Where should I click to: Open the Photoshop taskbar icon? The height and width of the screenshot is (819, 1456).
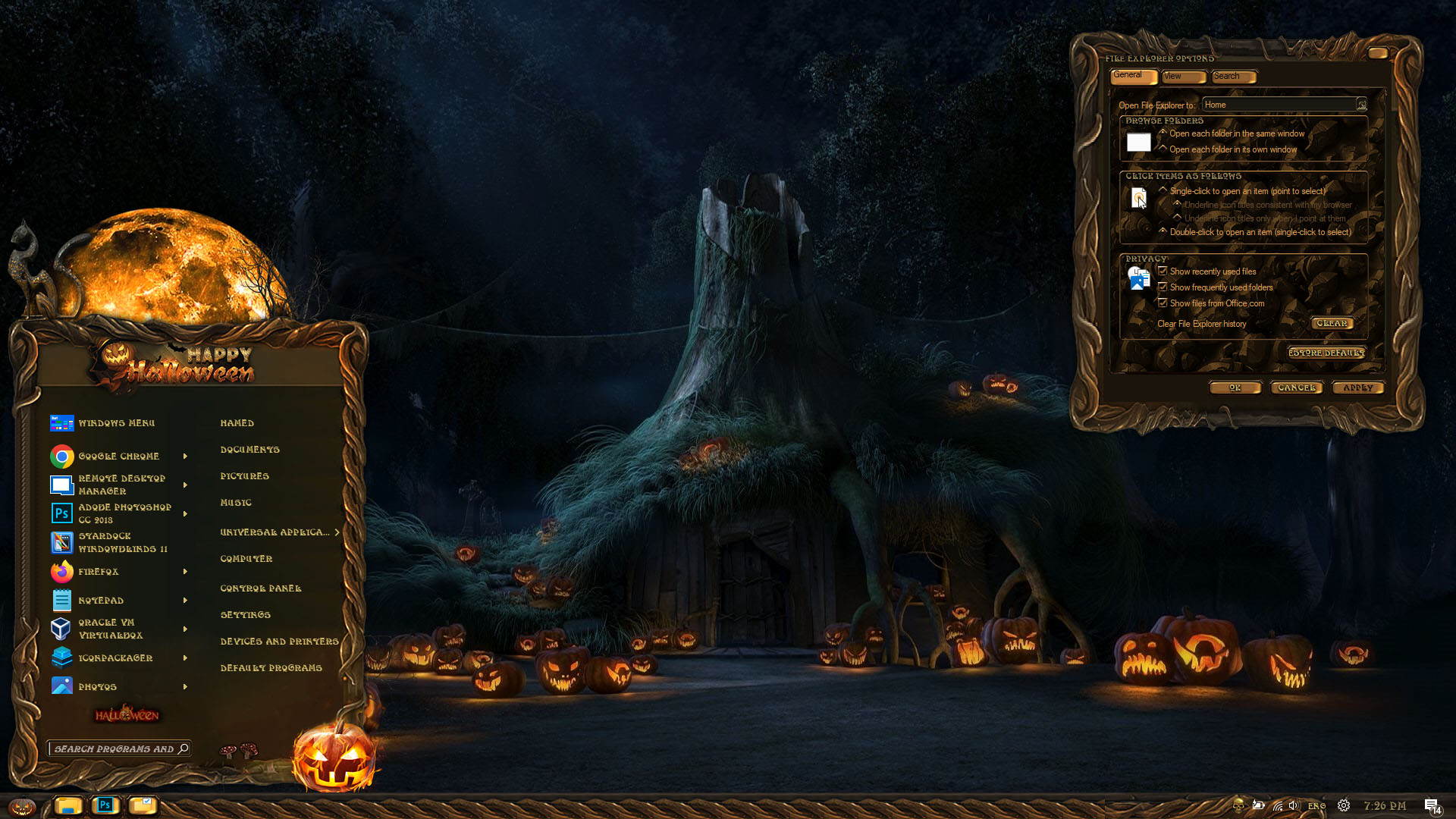coord(105,805)
